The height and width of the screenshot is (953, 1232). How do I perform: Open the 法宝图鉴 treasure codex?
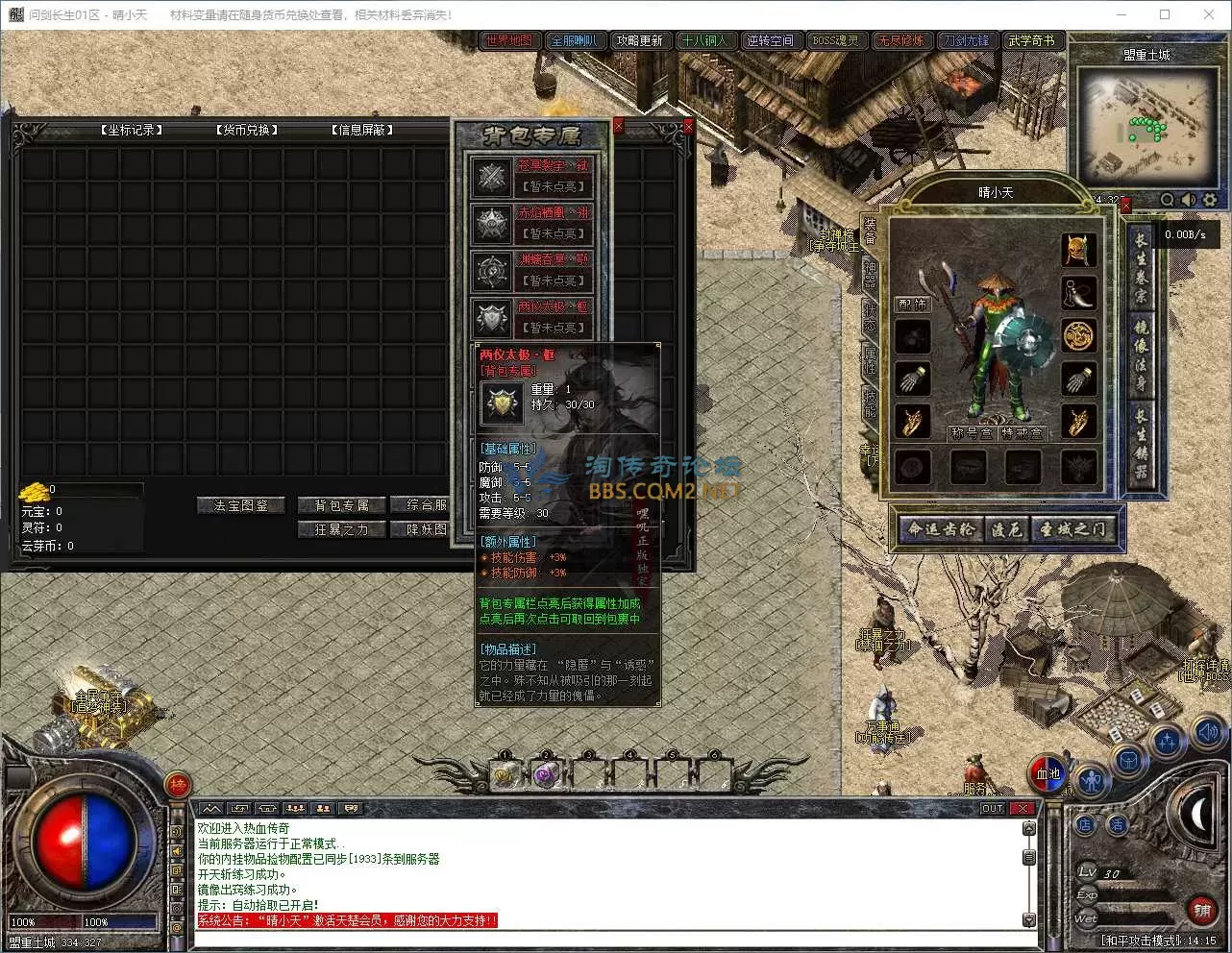coord(241,505)
